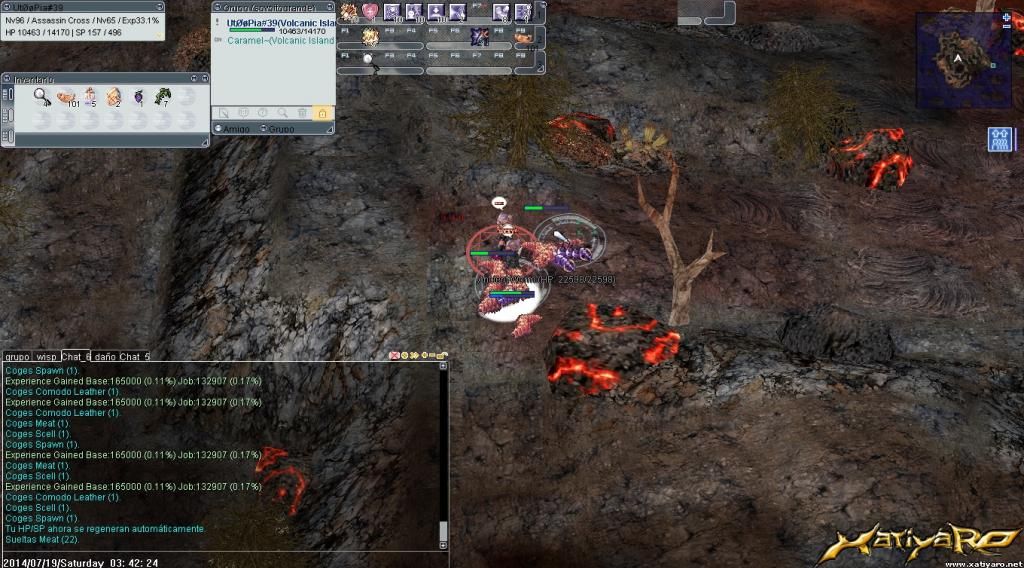This screenshot has width=1024, height=568.
Task: Click the island minimap
Action: (957, 52)
